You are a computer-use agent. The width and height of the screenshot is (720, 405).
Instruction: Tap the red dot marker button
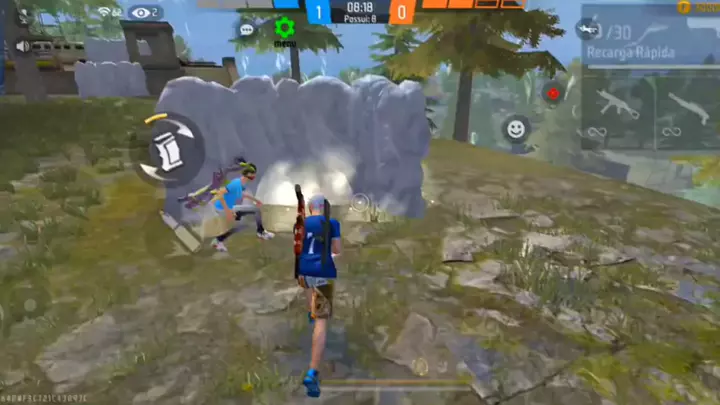[x=552, y=92]
